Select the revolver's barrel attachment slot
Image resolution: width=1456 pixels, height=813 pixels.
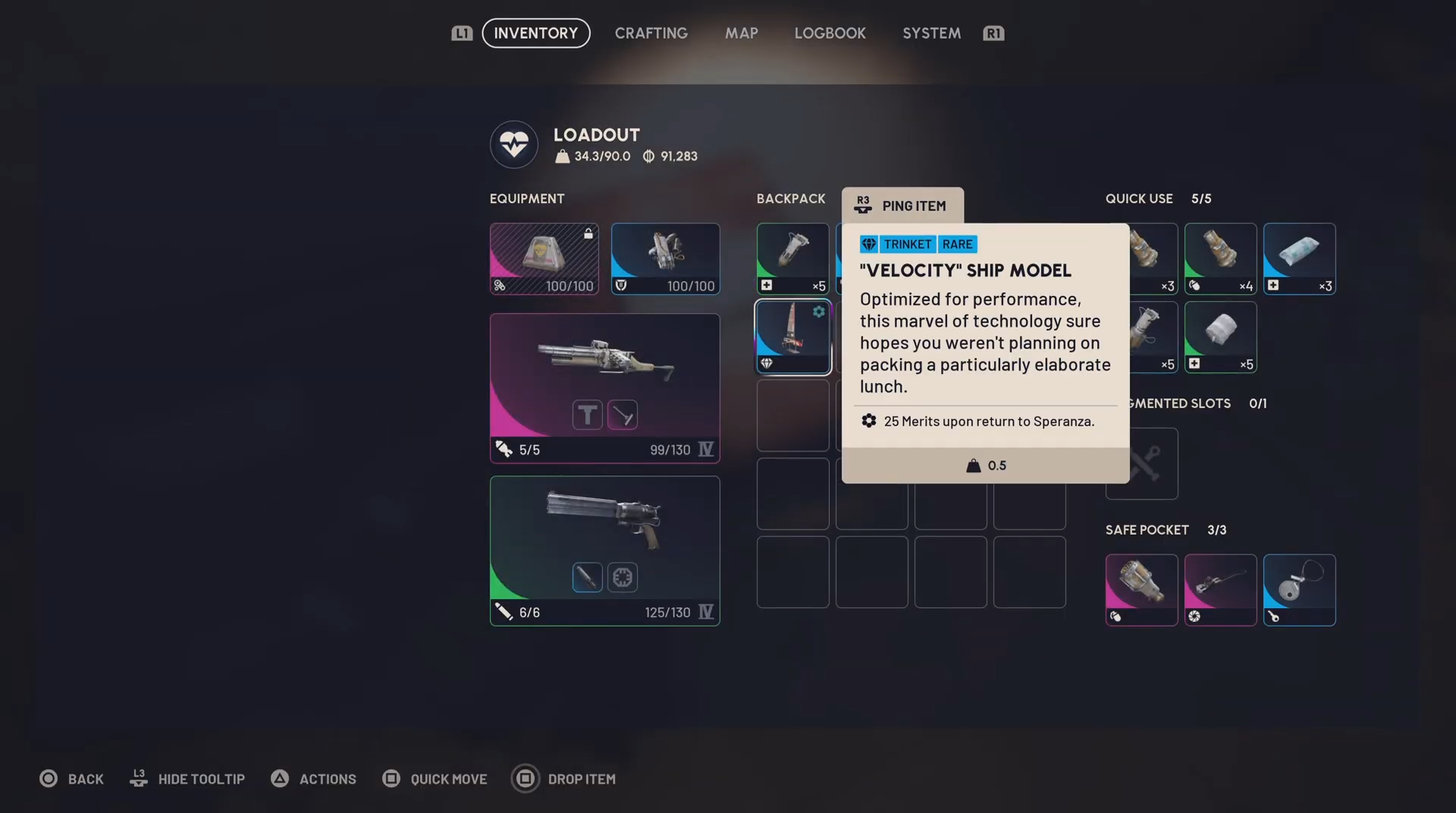coord(587,577)
